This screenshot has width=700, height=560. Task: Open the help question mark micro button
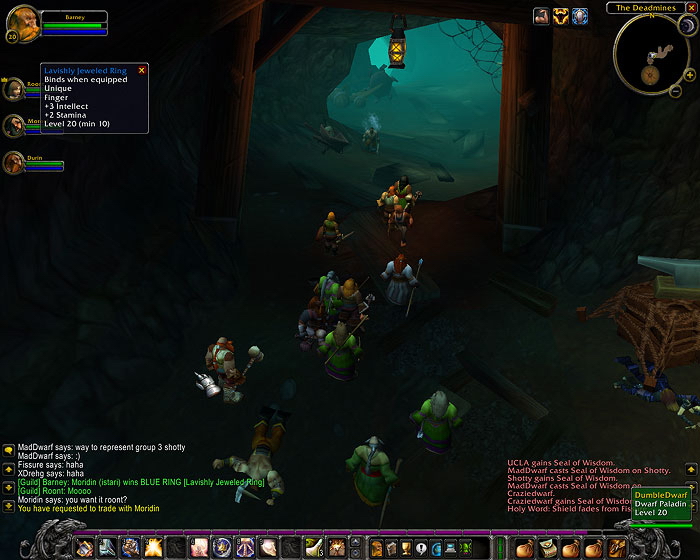tap(421, 547)
